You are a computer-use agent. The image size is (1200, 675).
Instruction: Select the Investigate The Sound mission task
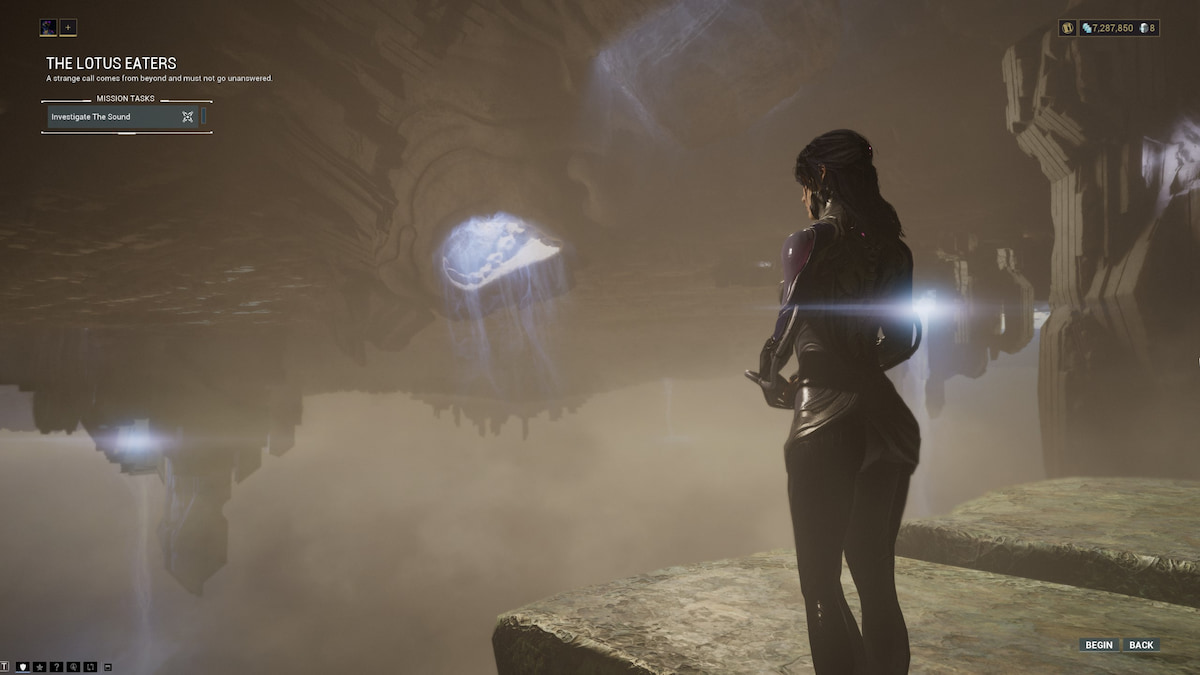(122, 117)
